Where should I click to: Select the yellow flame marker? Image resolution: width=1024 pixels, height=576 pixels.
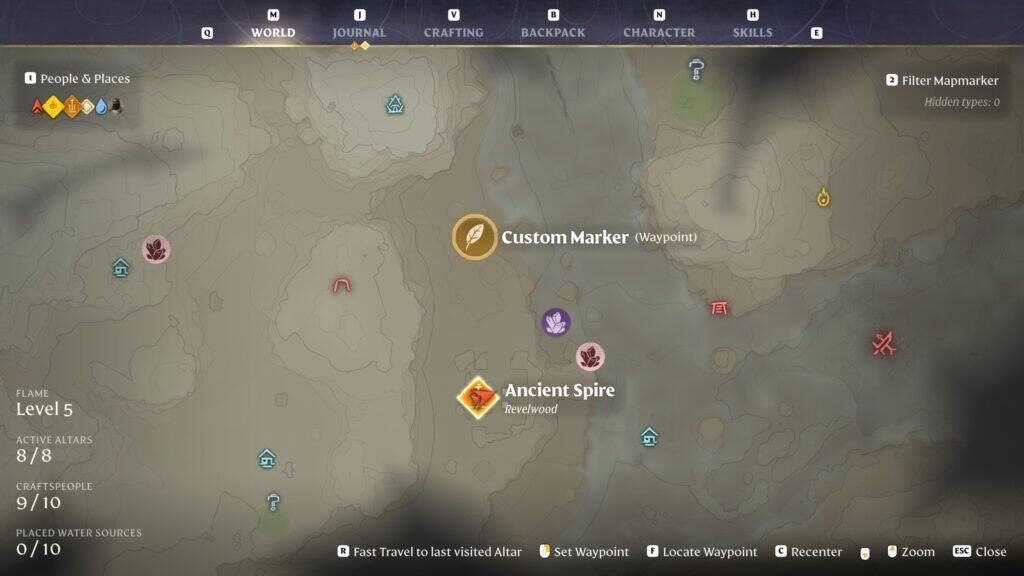click(x=823, y=197)
